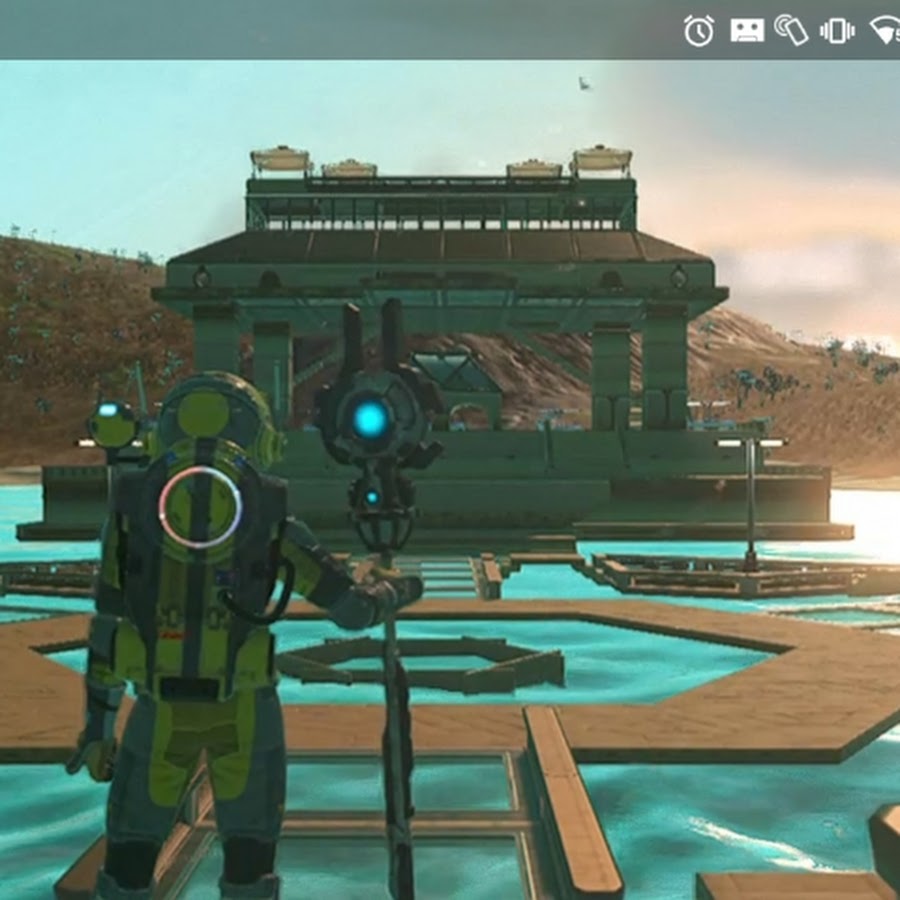Tap the alarm clock status icon
Image resolution: width=900 pixels, height=900 pixels.
click(699, 30)
